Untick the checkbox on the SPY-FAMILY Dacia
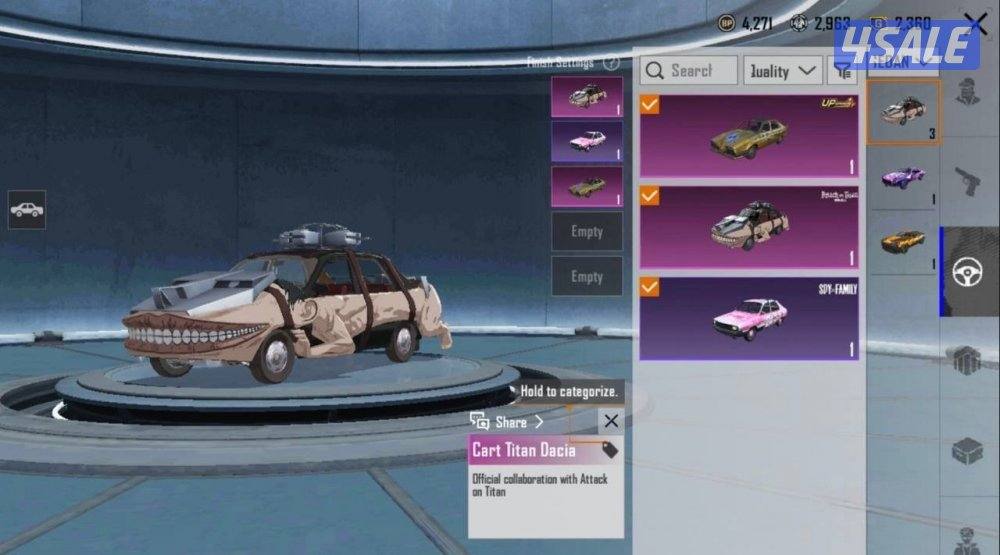This screenshot has width=1000, height=555. click(x=650, y=288)
